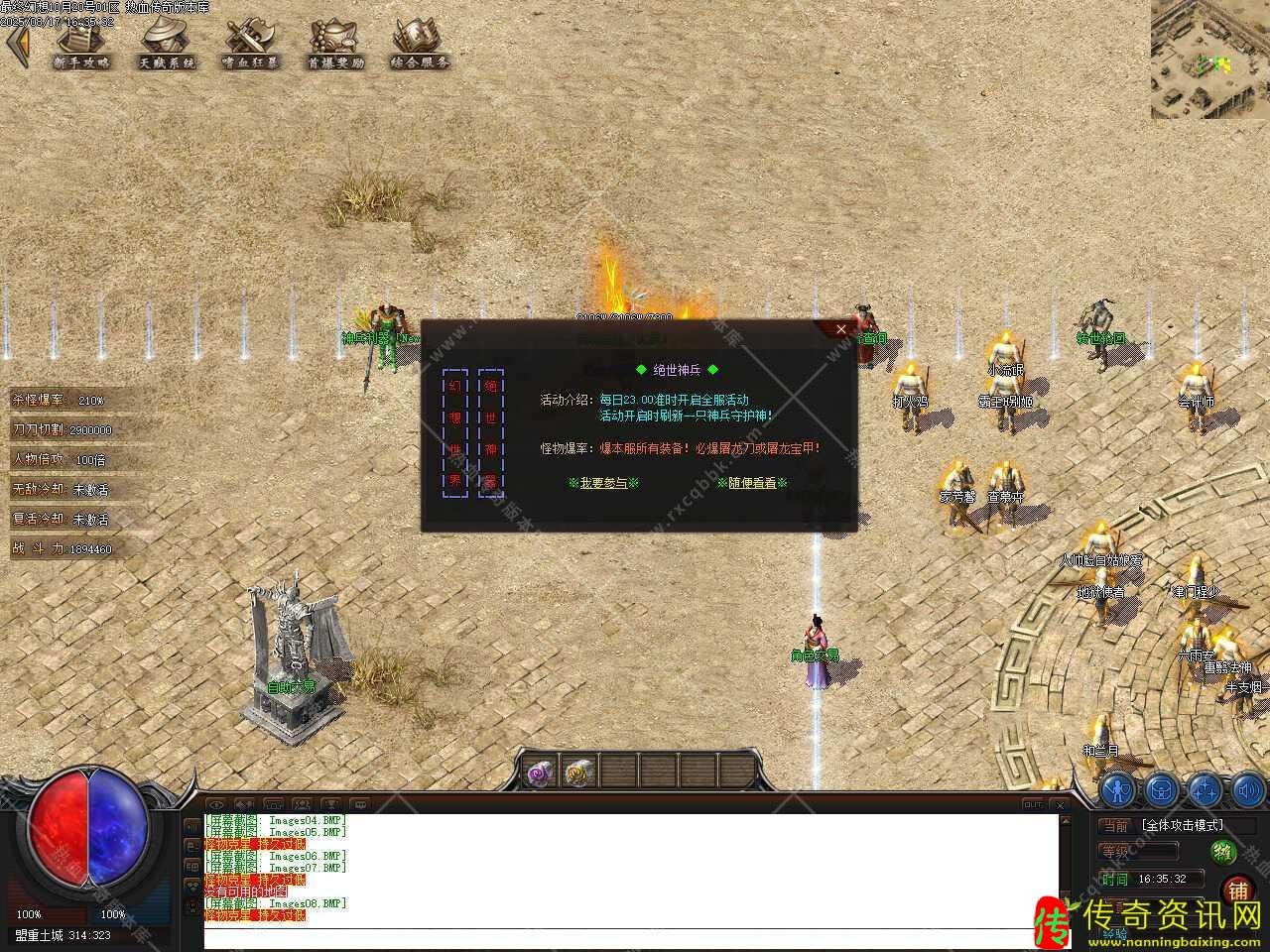This screenshot has width=1270, height=952.
Task: Open the 天赋系统 talent system
Action: coord(167,44)
